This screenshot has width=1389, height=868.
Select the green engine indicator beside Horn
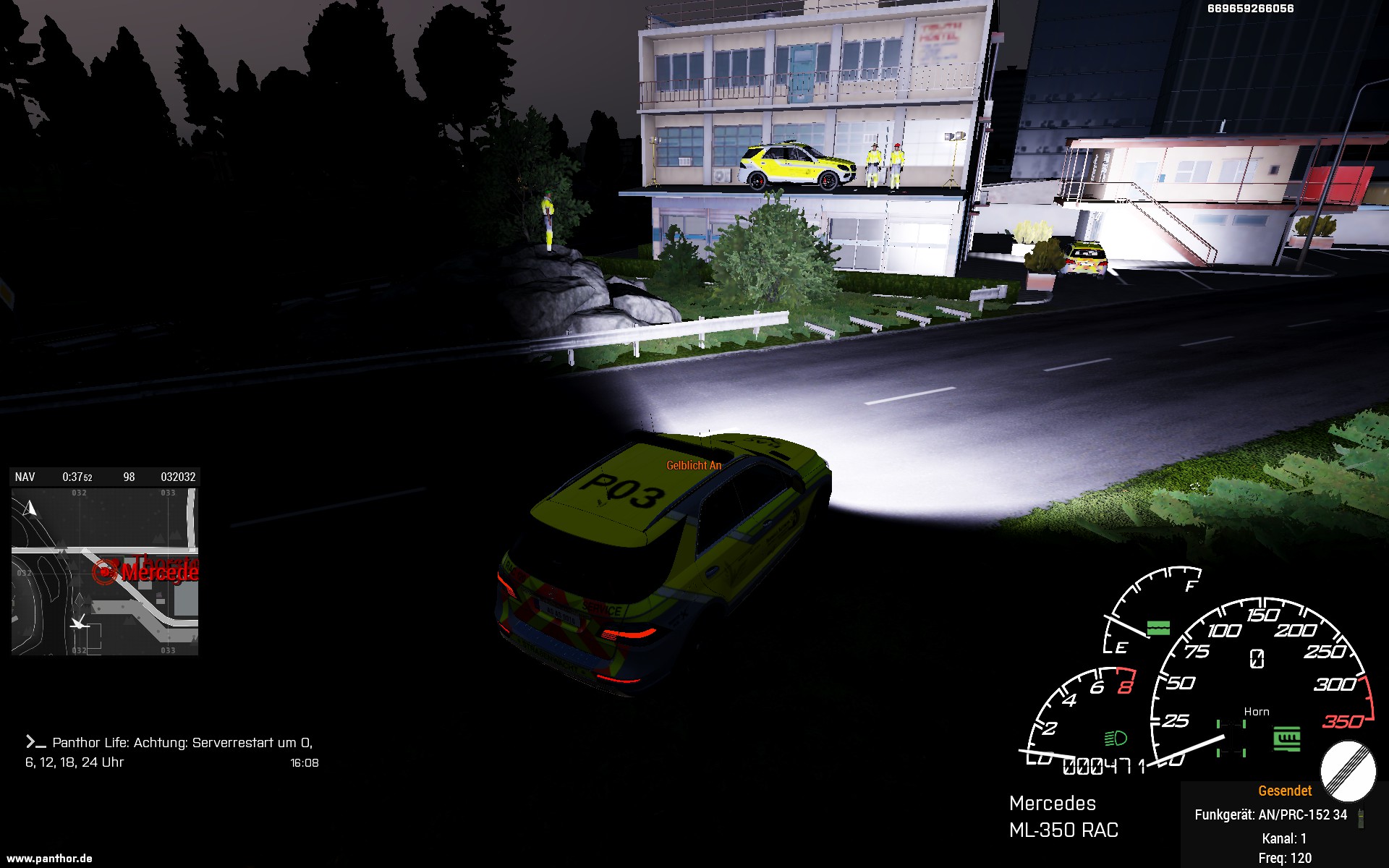(1286, 739)
